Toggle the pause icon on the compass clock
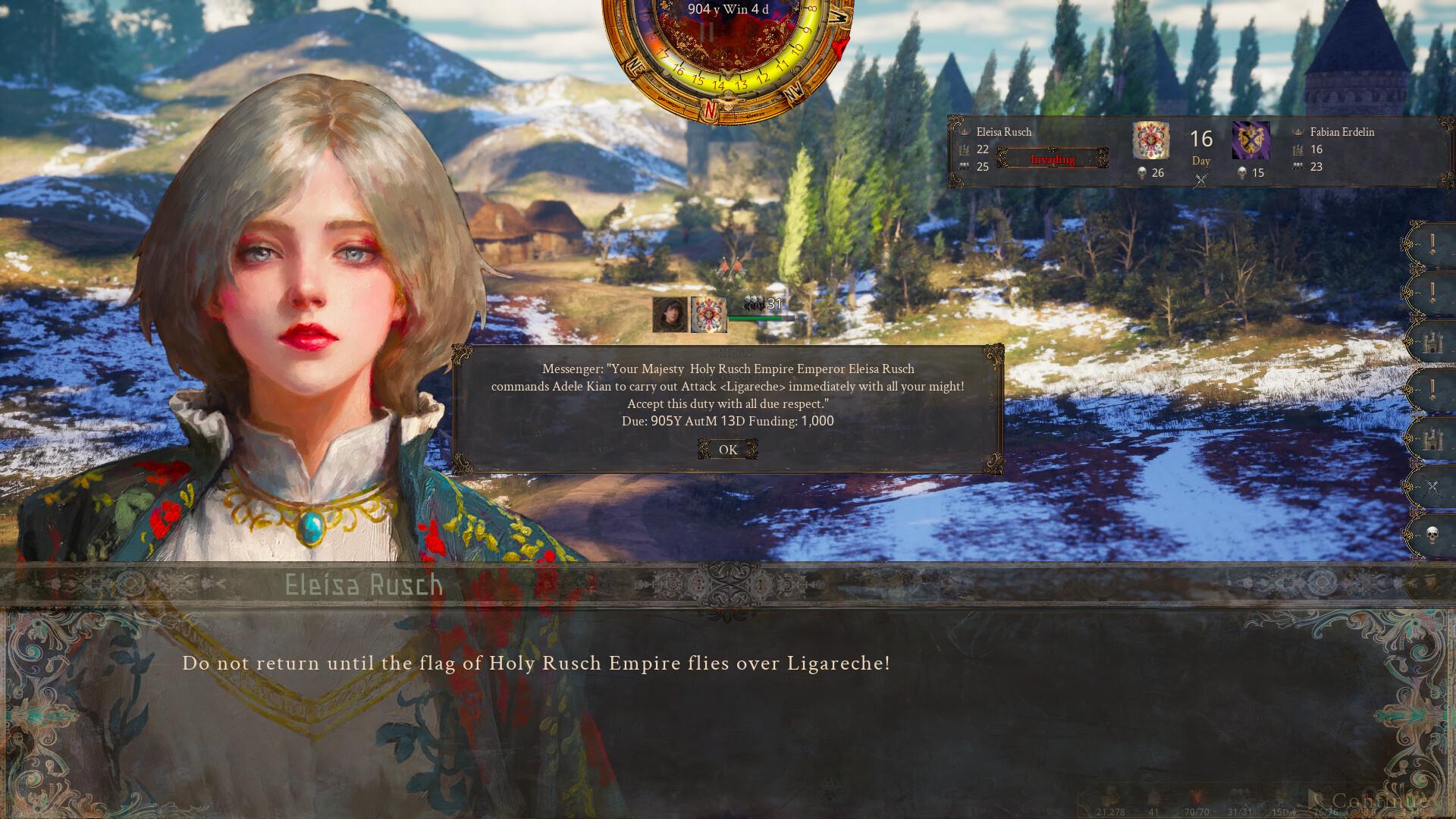The width and height of the screenshot is (1456, 819). coord(707,33)
